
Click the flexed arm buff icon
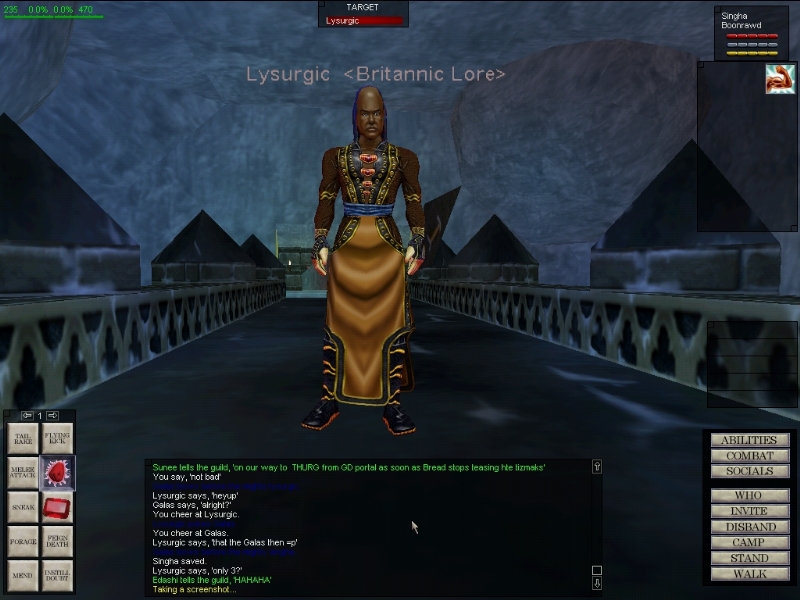780,79
